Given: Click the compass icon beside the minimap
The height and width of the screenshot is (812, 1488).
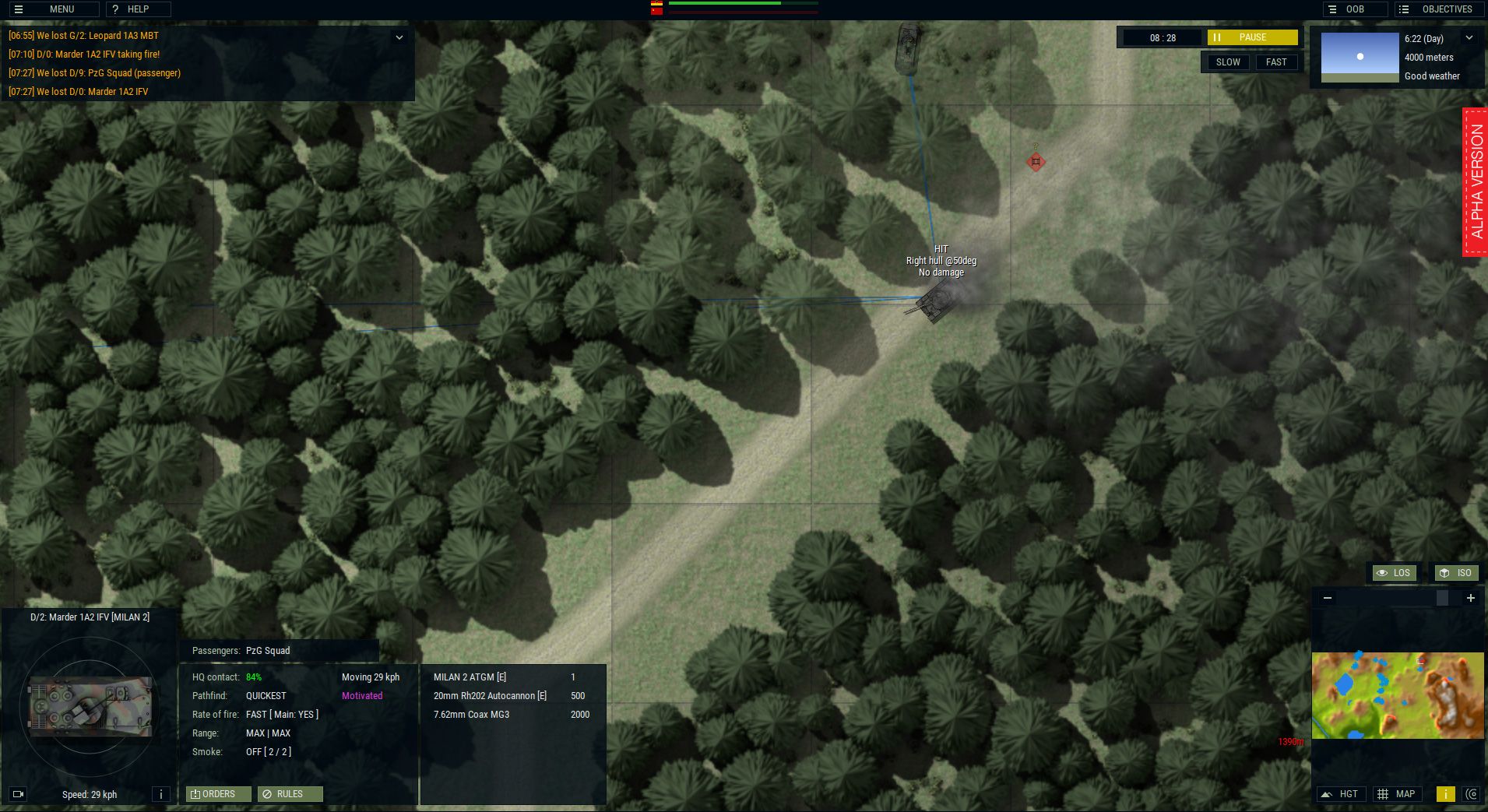Looking at the screenshot, I should pos(1473,794).
